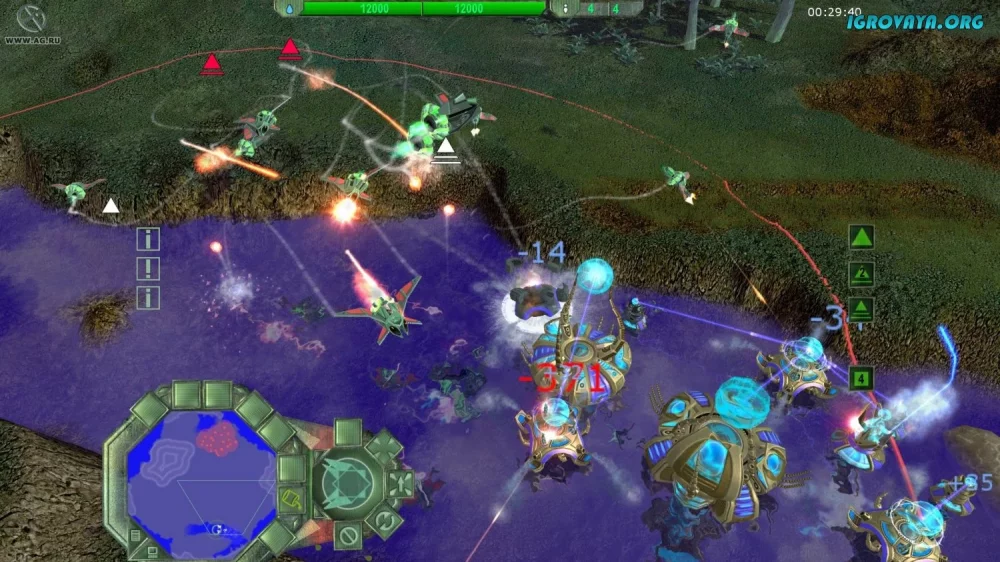The width and height of the screenshot is (1000, 562).
Task: Choose the squad triangle marked with number 2
Action: click(x=861, y=273)
